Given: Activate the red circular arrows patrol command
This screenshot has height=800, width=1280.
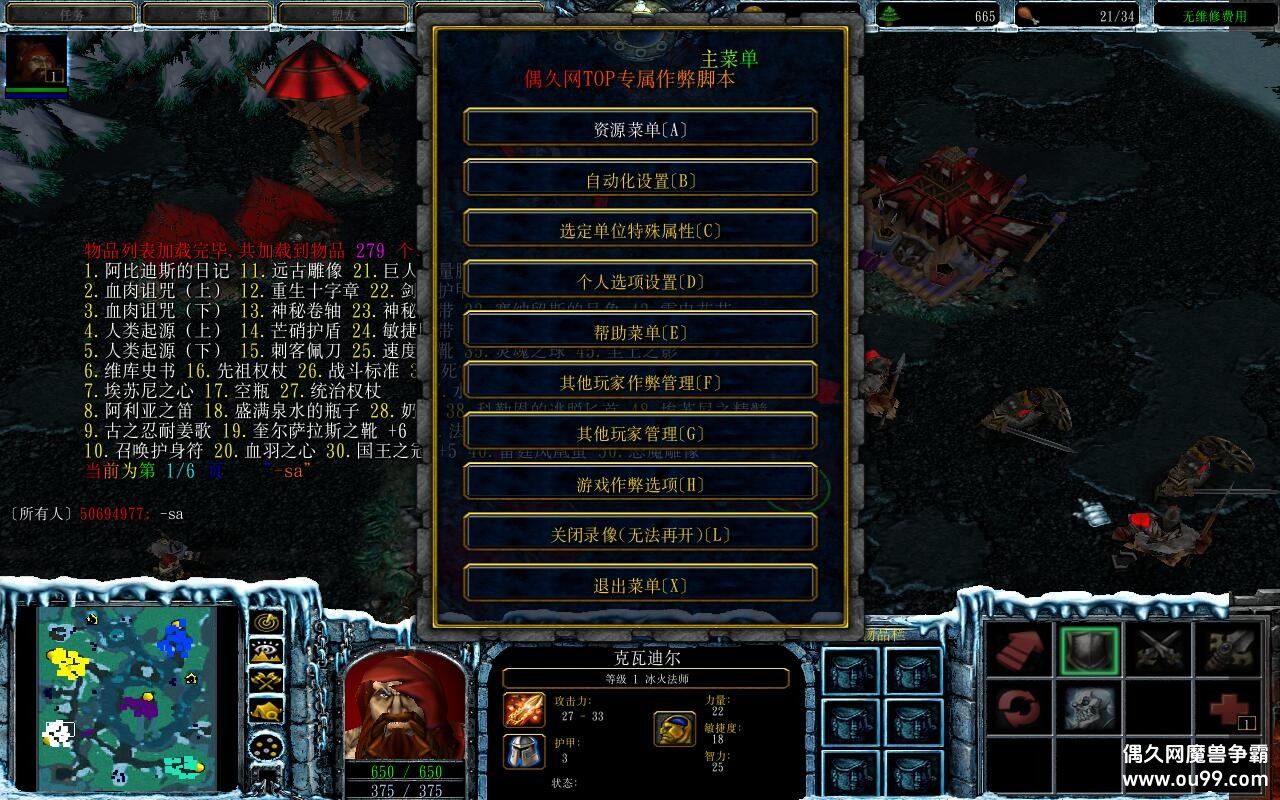Looking at the screenshot, I should [x=1021, y=708].
